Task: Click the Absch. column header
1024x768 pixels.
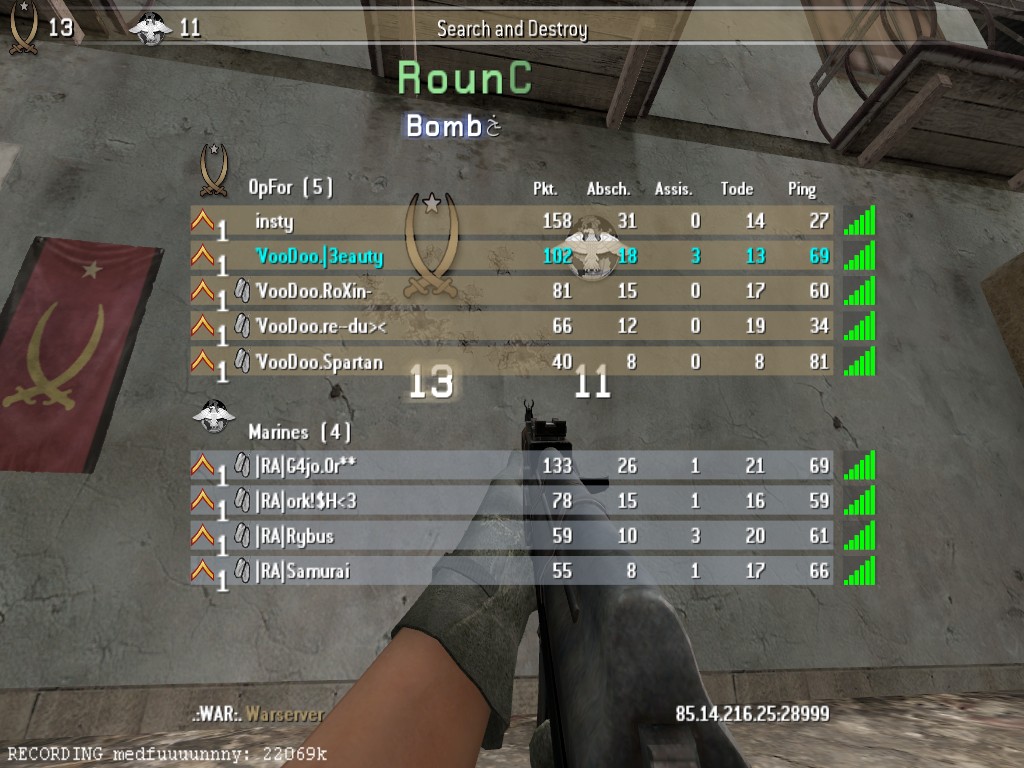Action: pos(608,189)
